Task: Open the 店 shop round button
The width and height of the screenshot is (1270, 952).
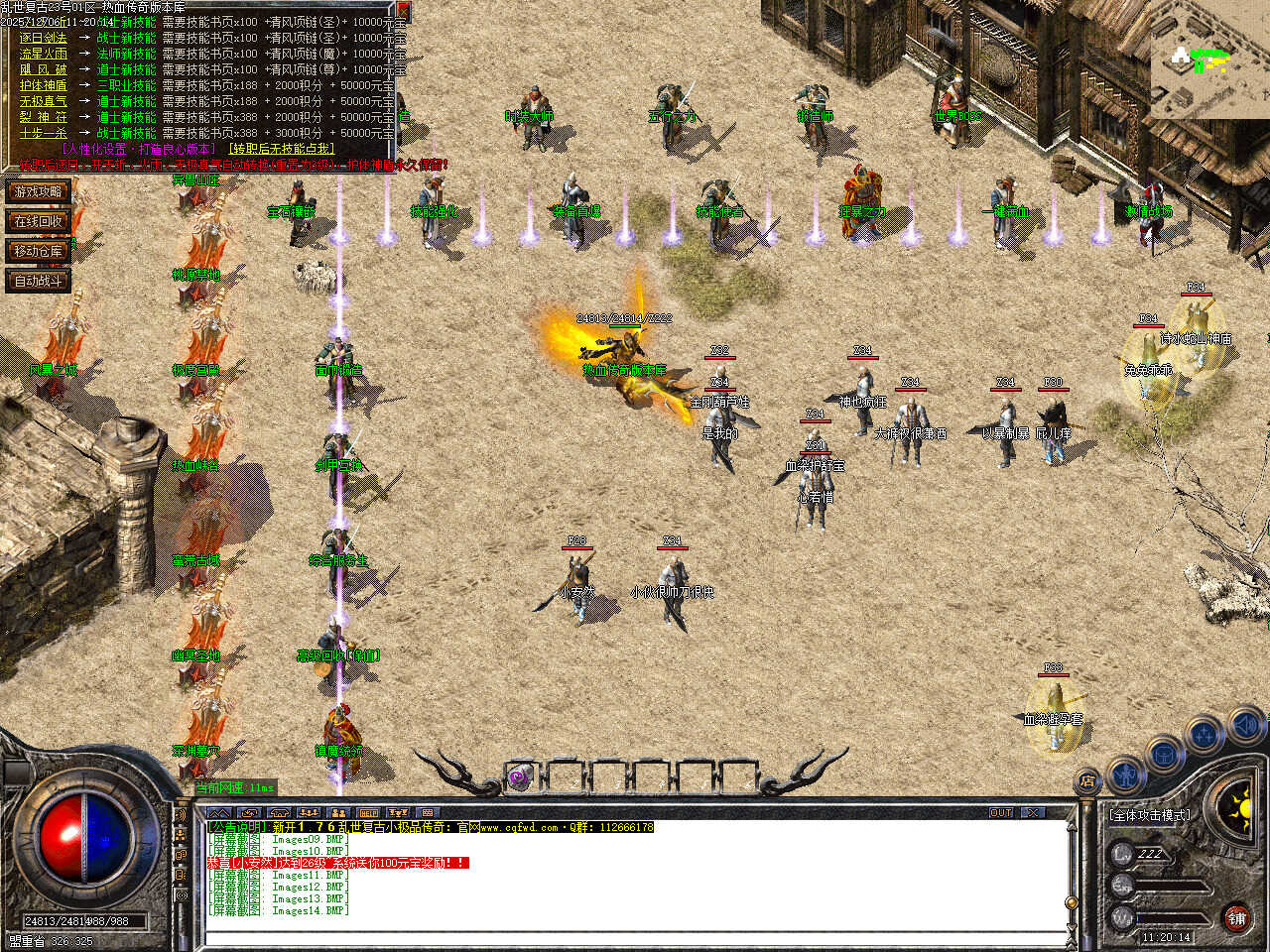Action: coord(1088,781)
